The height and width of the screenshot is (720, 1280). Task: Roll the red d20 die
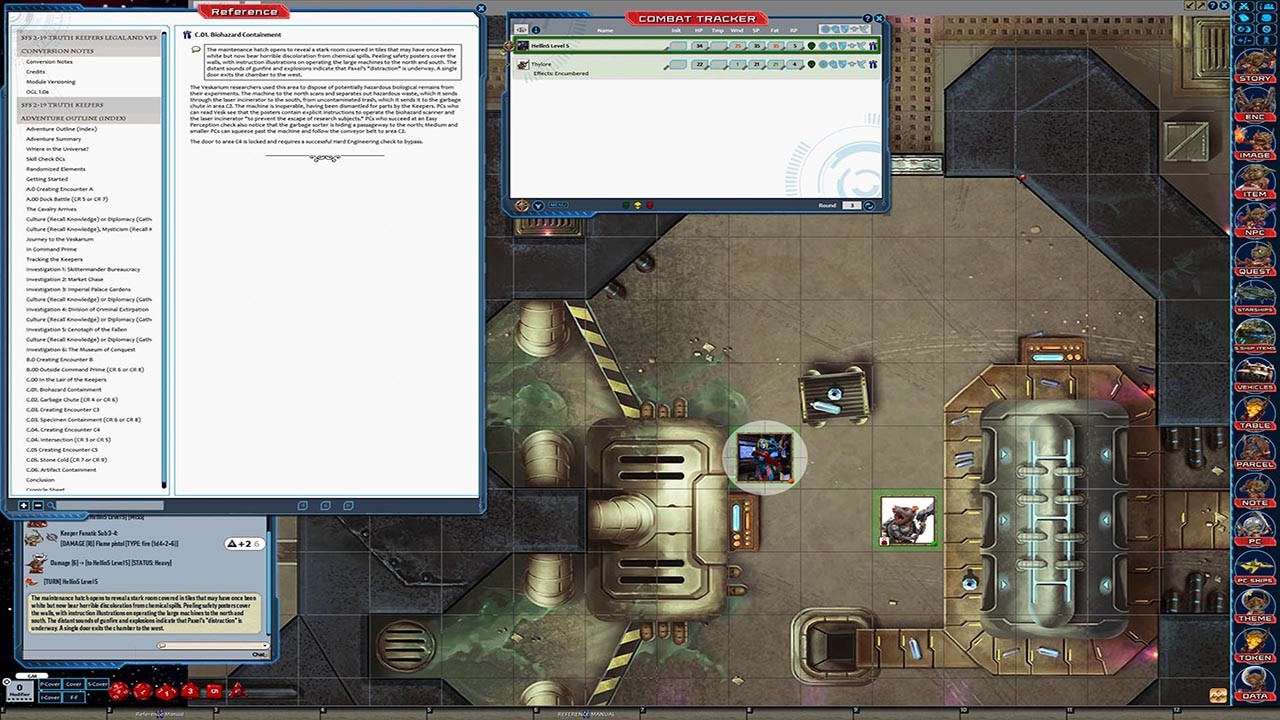click(x=118, y=690)
